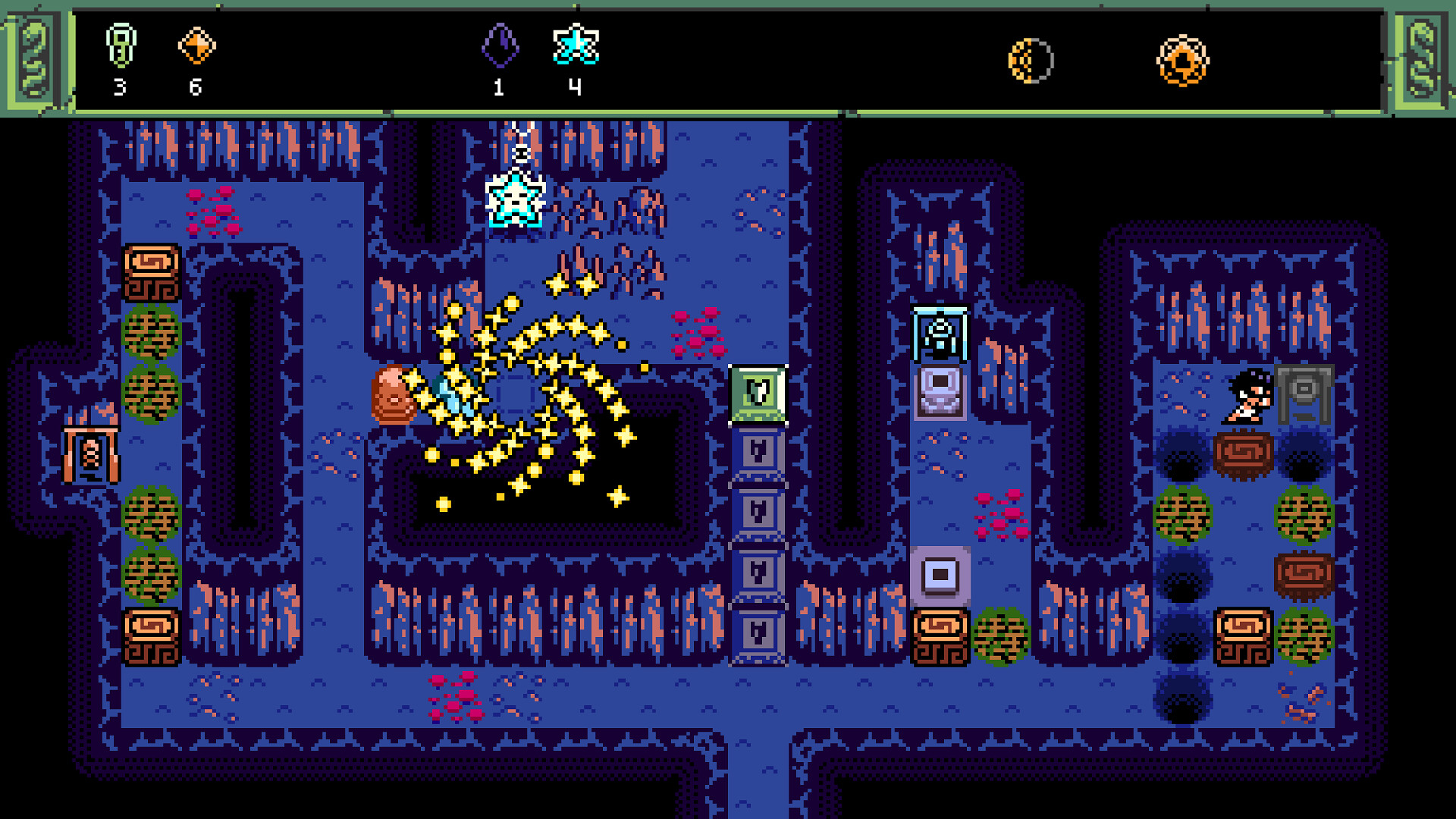Activate the pale switch pedestal below the shrine
This screenshot has height=819, width=1456.
pyautogui.click(x=940, y=394)
